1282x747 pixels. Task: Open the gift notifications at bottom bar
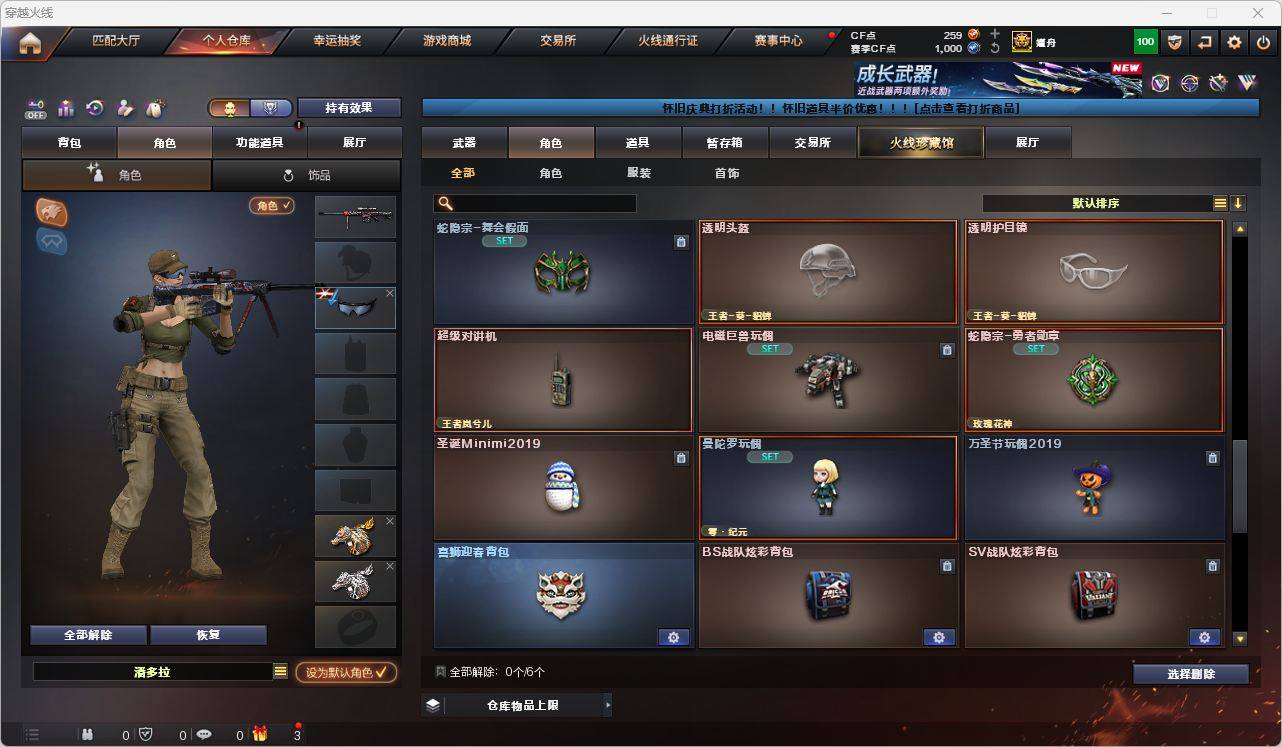tap(261, 735)
